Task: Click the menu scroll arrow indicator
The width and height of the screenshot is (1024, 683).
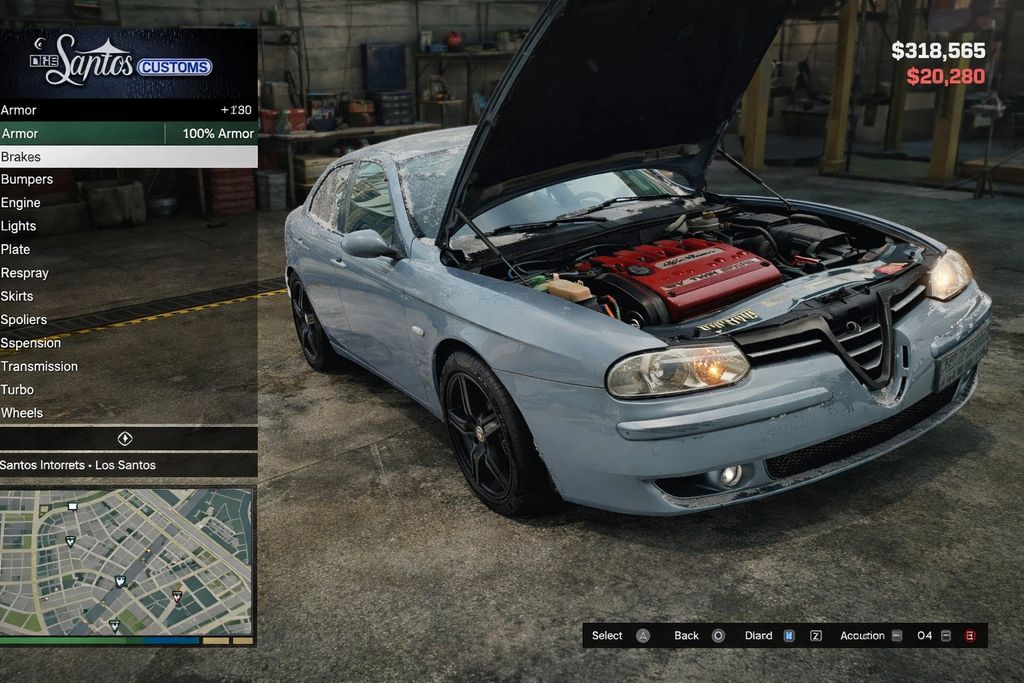Action: click(x=125, y=439)
